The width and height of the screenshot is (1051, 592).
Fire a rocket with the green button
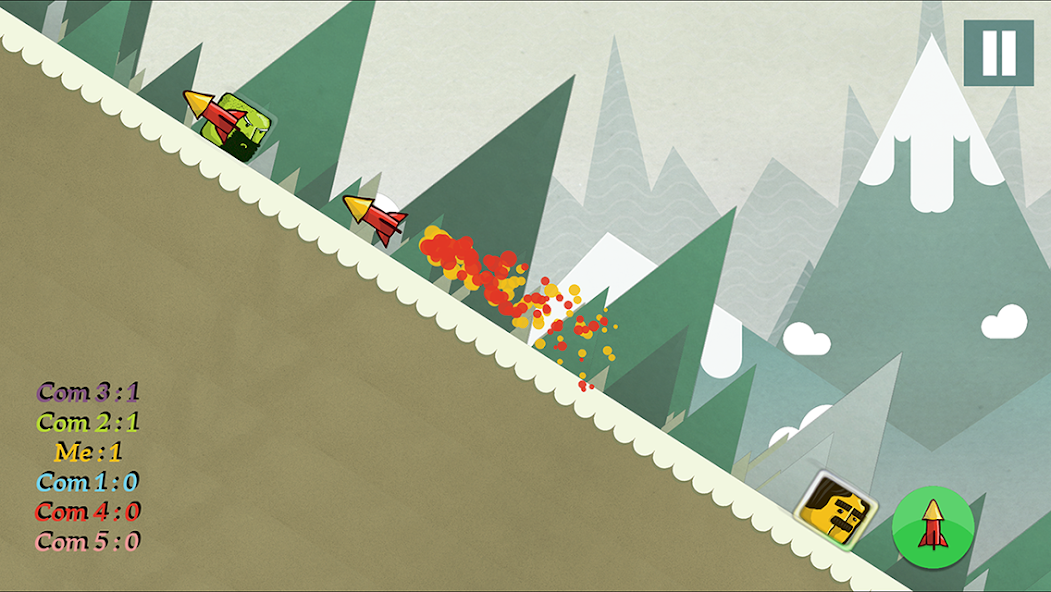point(932,524)
